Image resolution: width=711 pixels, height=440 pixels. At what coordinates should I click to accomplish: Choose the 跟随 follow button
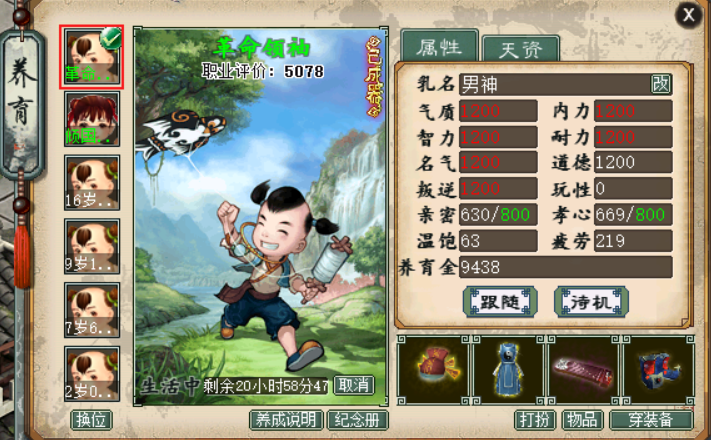500,301
